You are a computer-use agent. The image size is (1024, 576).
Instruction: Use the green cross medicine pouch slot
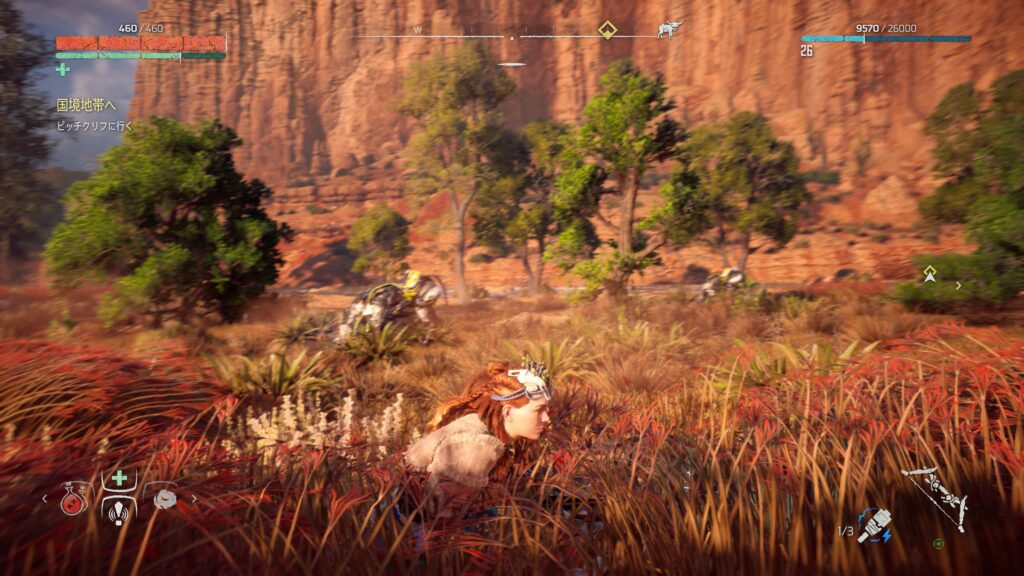tap(119, 478)
